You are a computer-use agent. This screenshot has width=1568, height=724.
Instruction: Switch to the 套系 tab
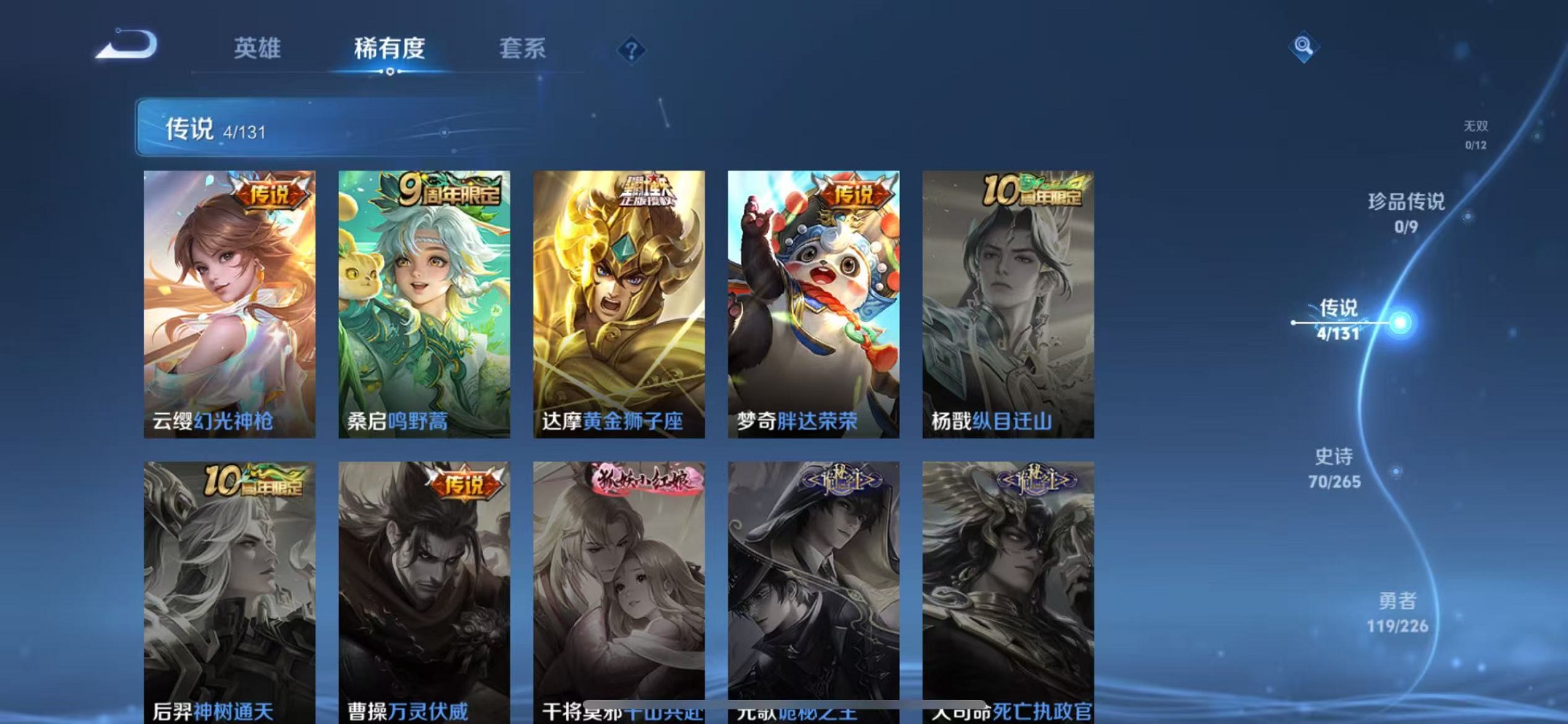522,49
